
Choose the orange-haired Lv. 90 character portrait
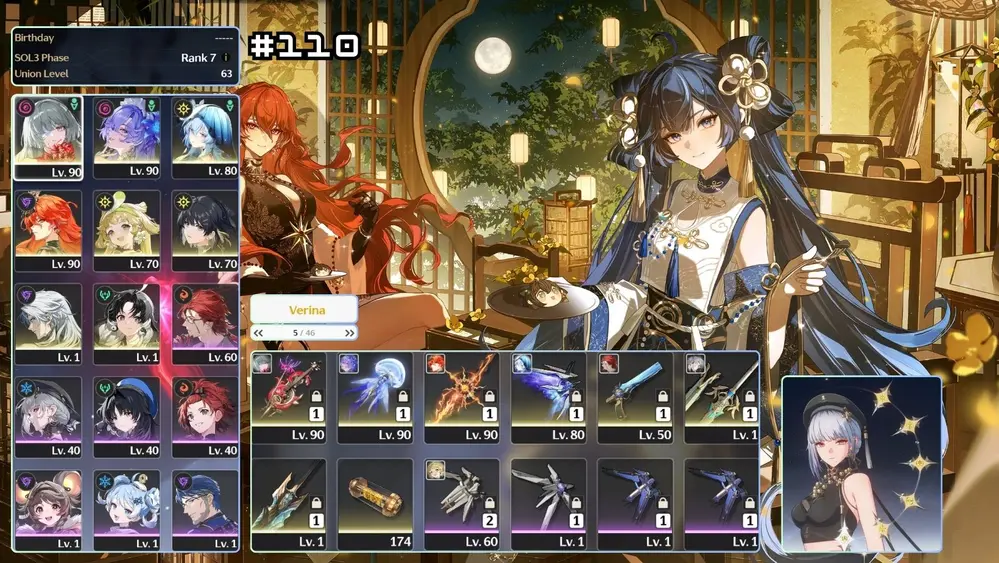[48, 229]
